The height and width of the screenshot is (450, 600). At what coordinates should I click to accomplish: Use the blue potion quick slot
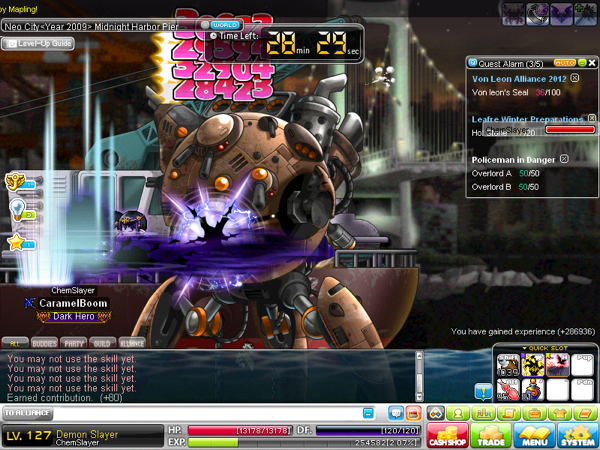click(x=533, y=387)
